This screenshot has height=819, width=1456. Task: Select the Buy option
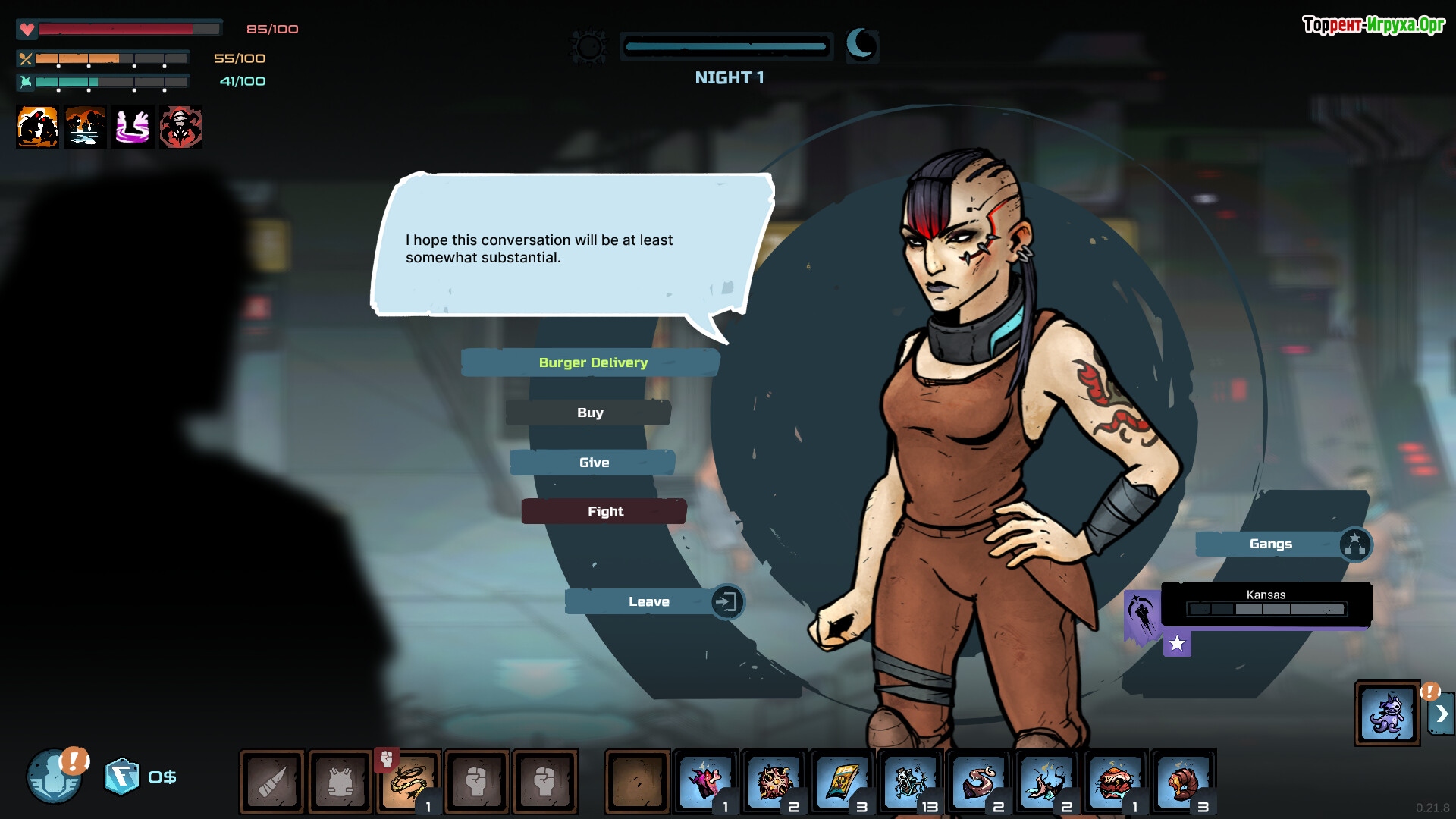[589, 413]
